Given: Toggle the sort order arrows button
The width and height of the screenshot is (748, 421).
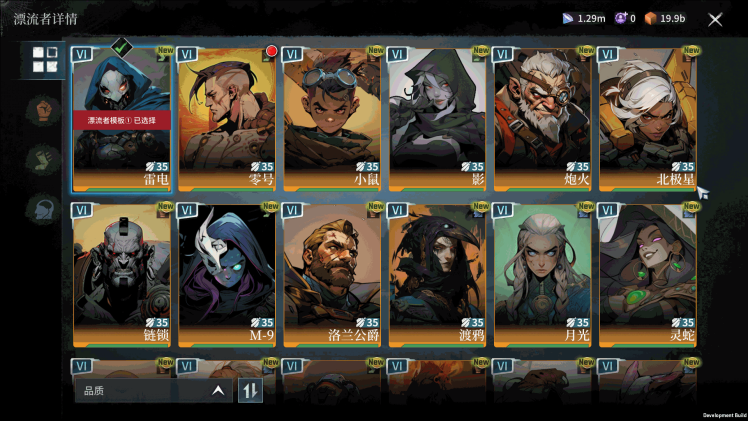Looking at the screenshot, I should click(250, 390).
